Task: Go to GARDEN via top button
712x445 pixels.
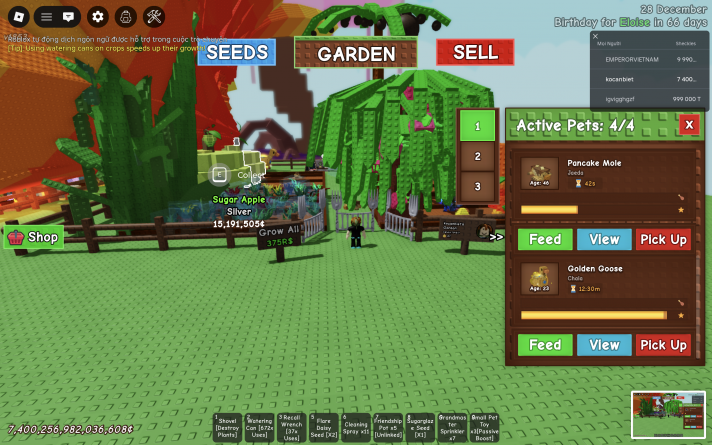Action: (x=356, y=54)
